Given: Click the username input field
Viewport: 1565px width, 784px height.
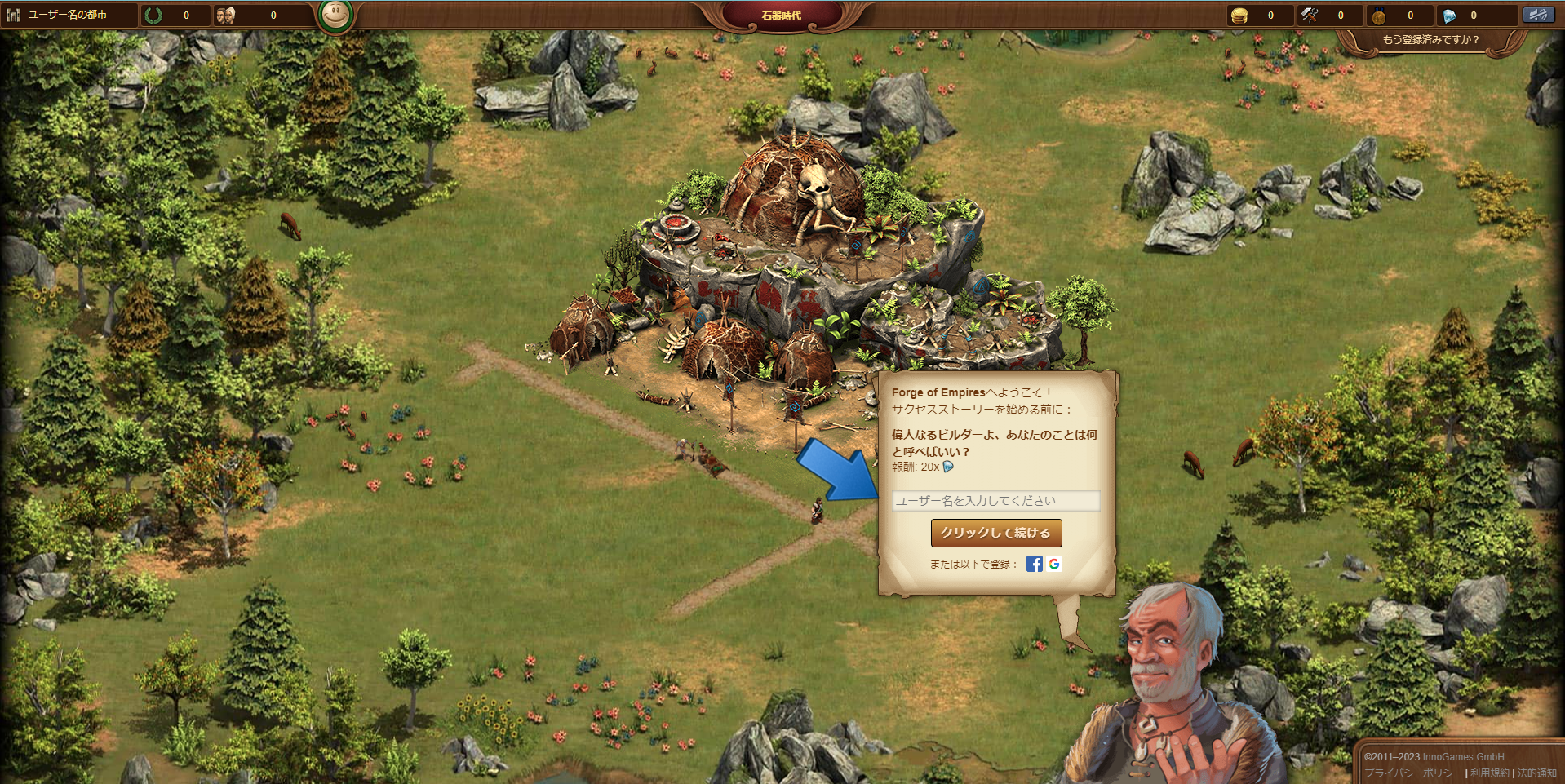Looking at the screenshot, I should (995, 501).
